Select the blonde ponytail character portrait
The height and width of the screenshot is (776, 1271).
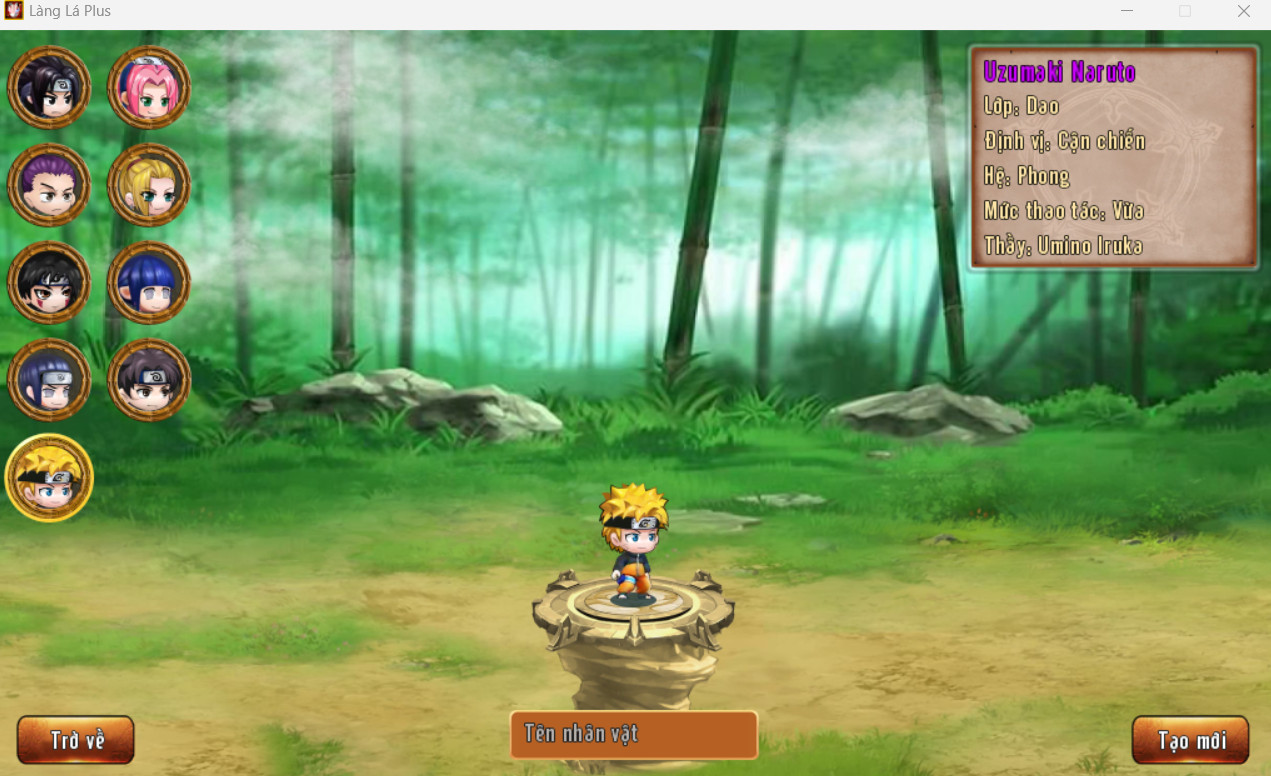pos(149,185)
